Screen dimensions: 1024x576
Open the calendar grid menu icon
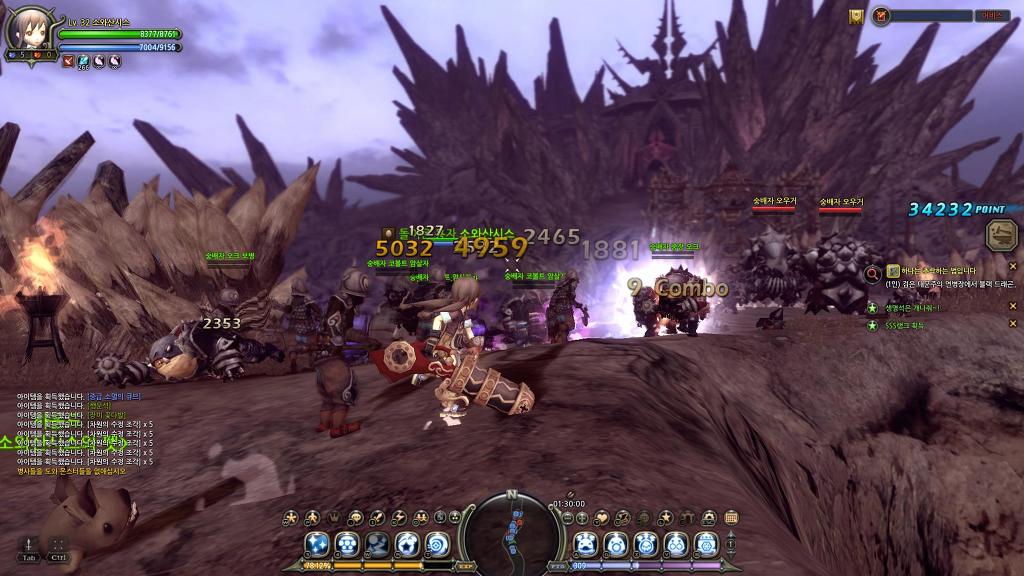[731, 517]
